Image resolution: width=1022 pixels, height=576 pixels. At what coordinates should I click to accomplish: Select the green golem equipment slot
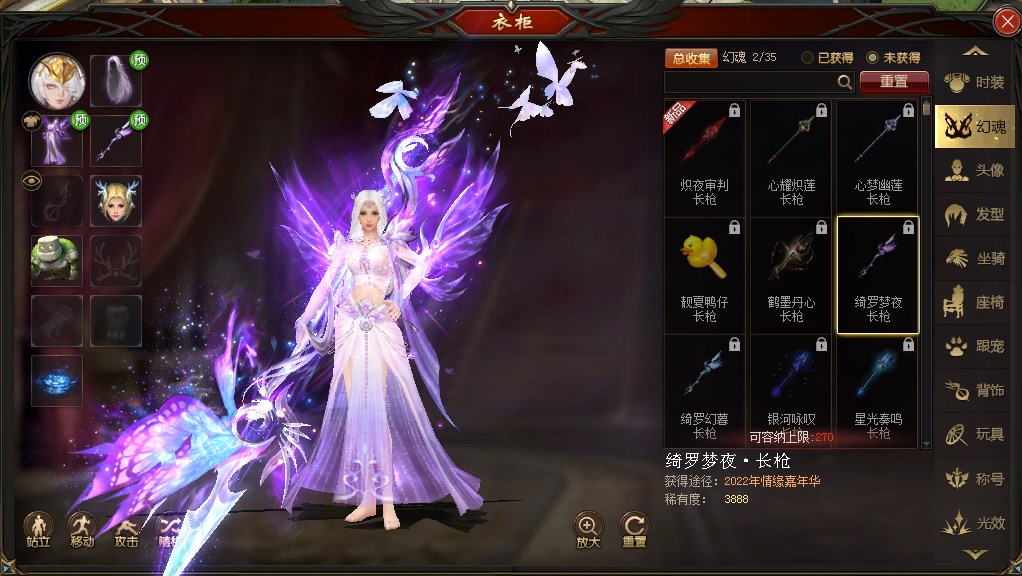(56, 261)
